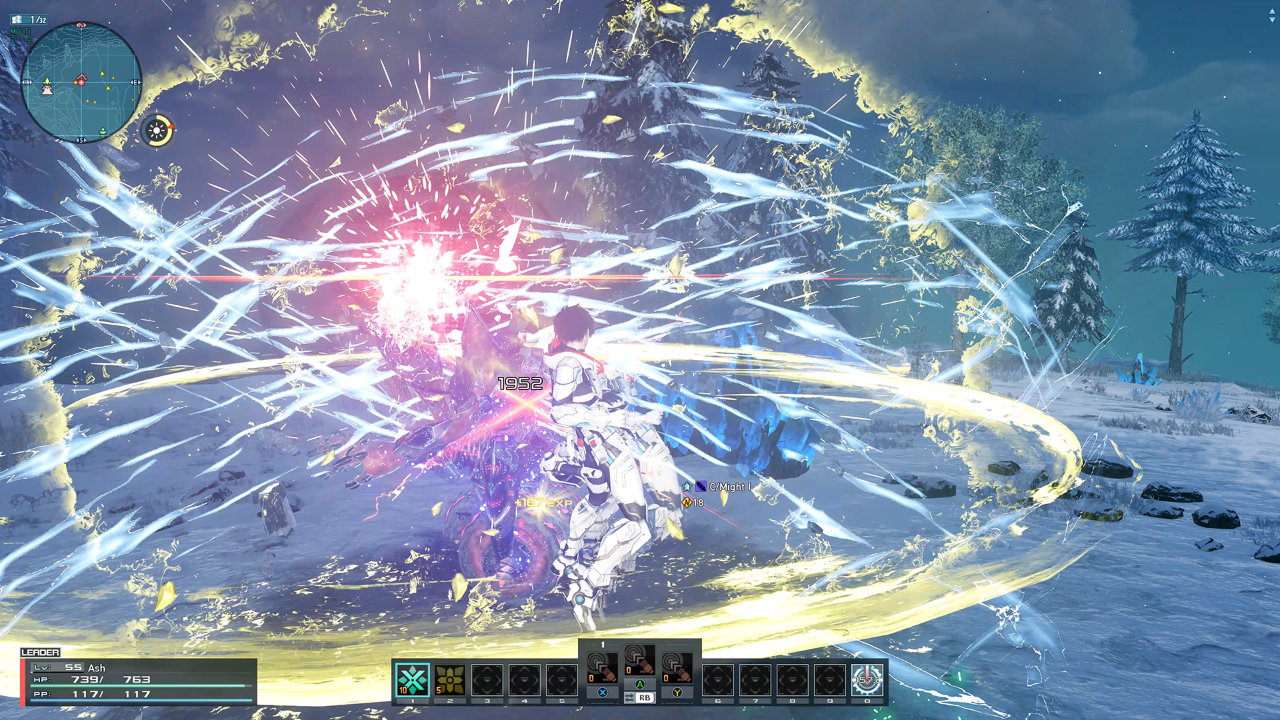
Task: Click the player arrow in the minimap center
Action: coord(81,80)
